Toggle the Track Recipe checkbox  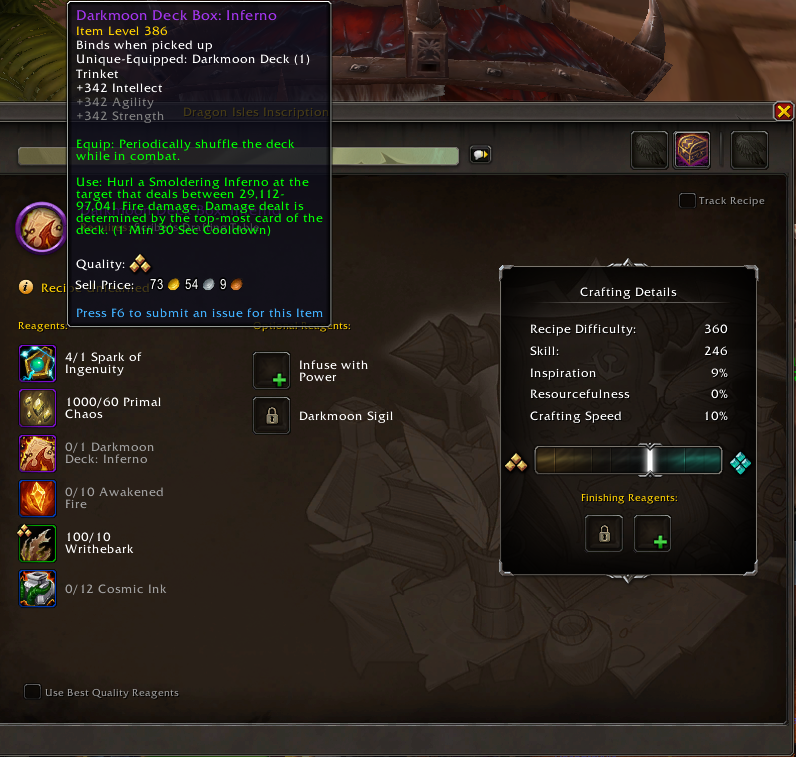[x=687, y=201]
